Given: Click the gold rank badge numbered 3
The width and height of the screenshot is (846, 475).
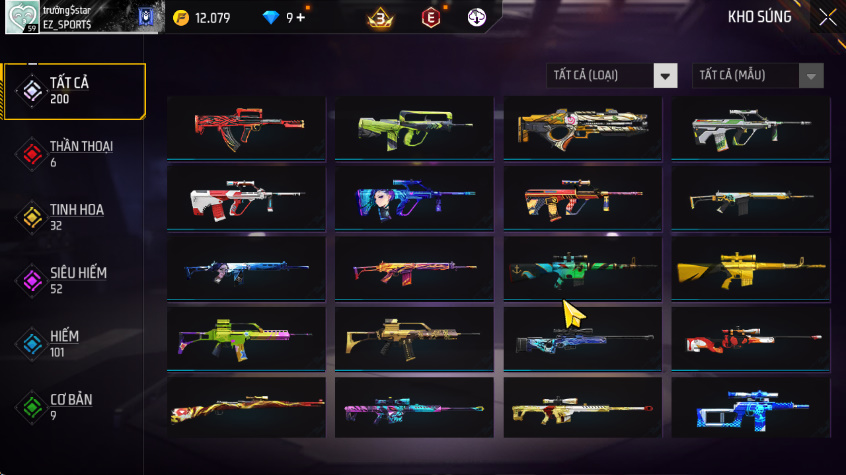Looking at the screenshot, I should click(x=380, y=18).
